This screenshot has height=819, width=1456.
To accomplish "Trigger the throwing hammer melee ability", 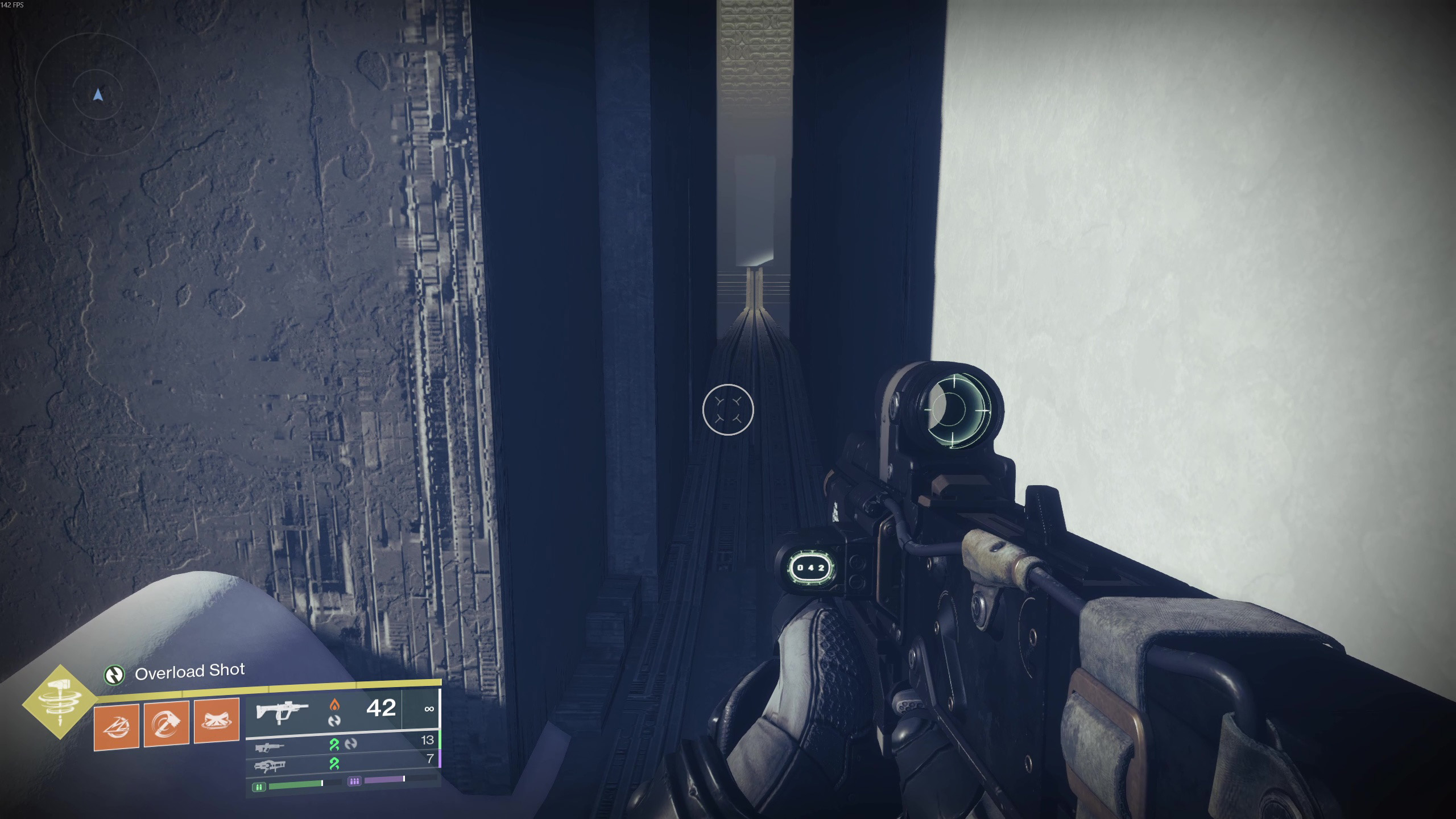I will pyautogui.click(x=167, y=723).
